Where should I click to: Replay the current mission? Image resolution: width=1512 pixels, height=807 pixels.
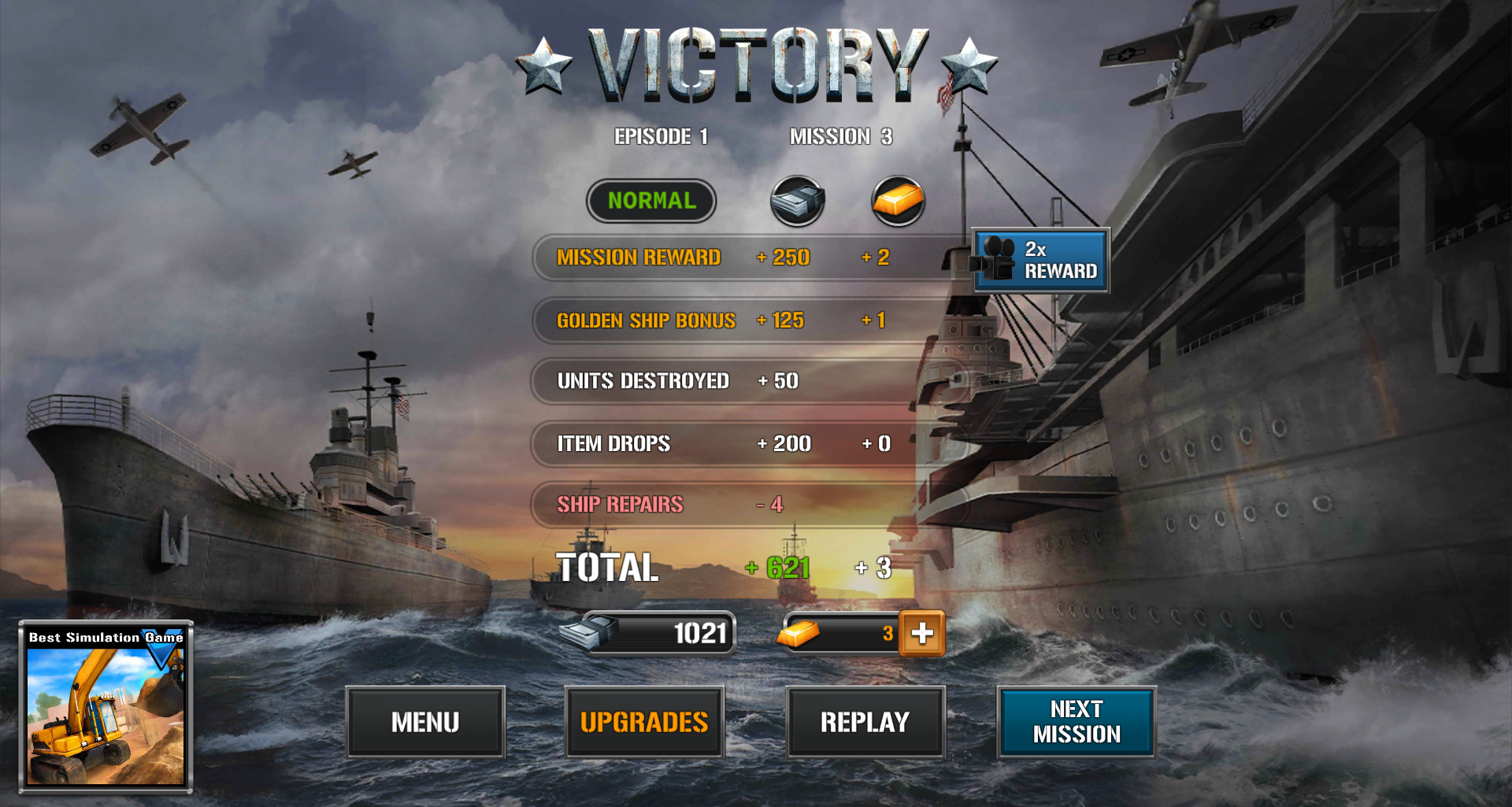(x=865, y=721)
